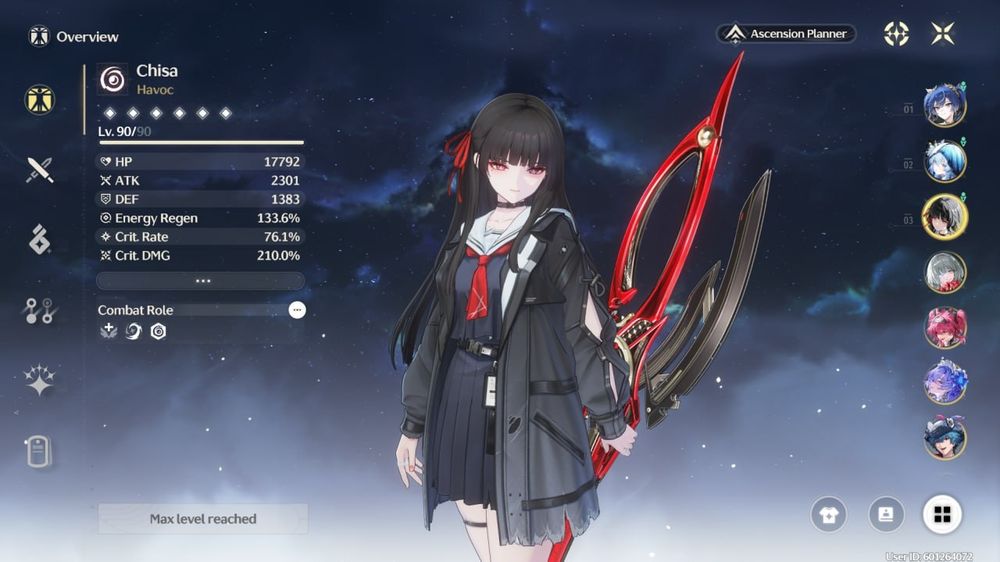
Task: Select the silver-haired character portrait
Action: [944, 272]
